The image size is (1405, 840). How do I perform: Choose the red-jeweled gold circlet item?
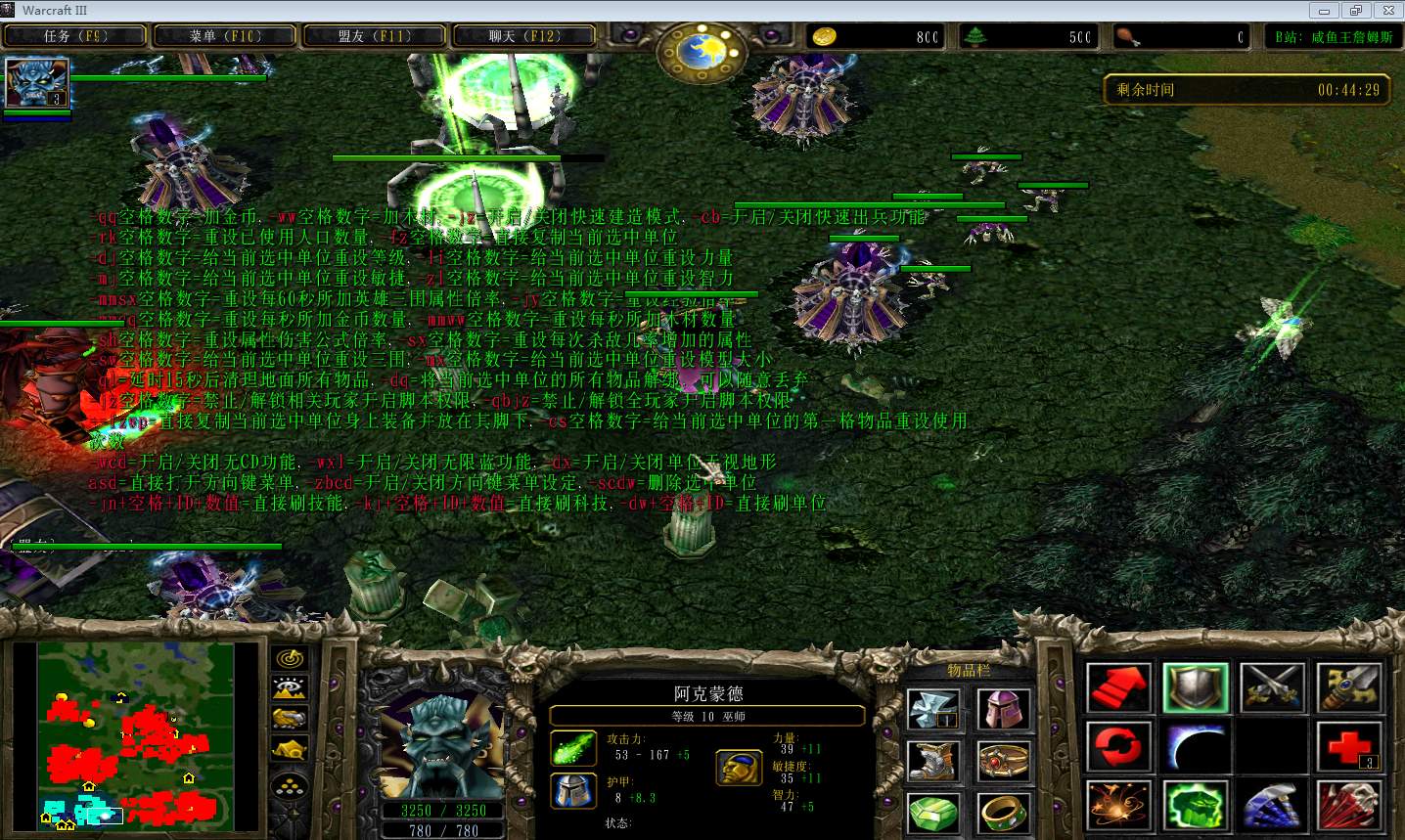click(x=1004, y=760)
